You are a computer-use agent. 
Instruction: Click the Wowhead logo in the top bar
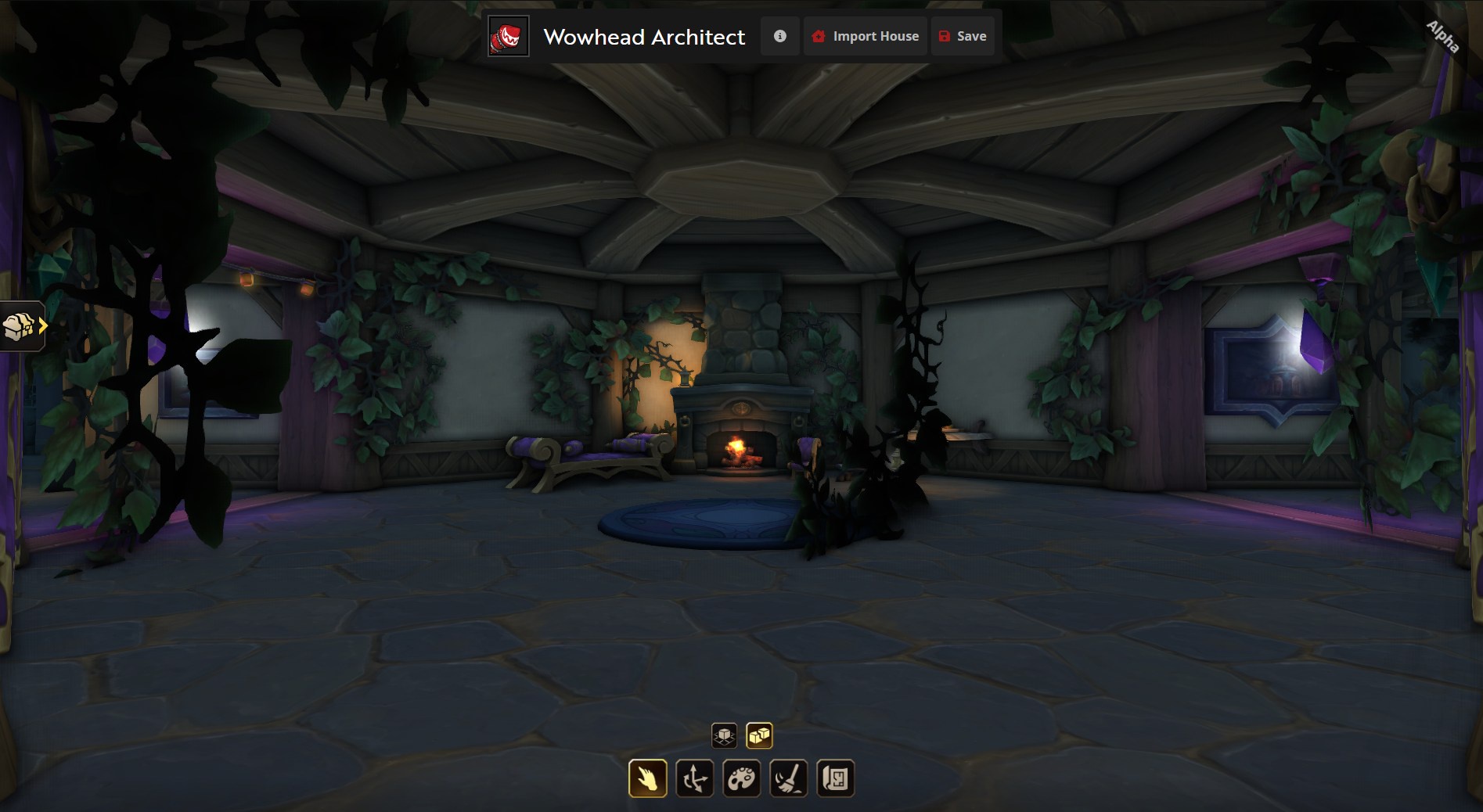coord(507,36)
